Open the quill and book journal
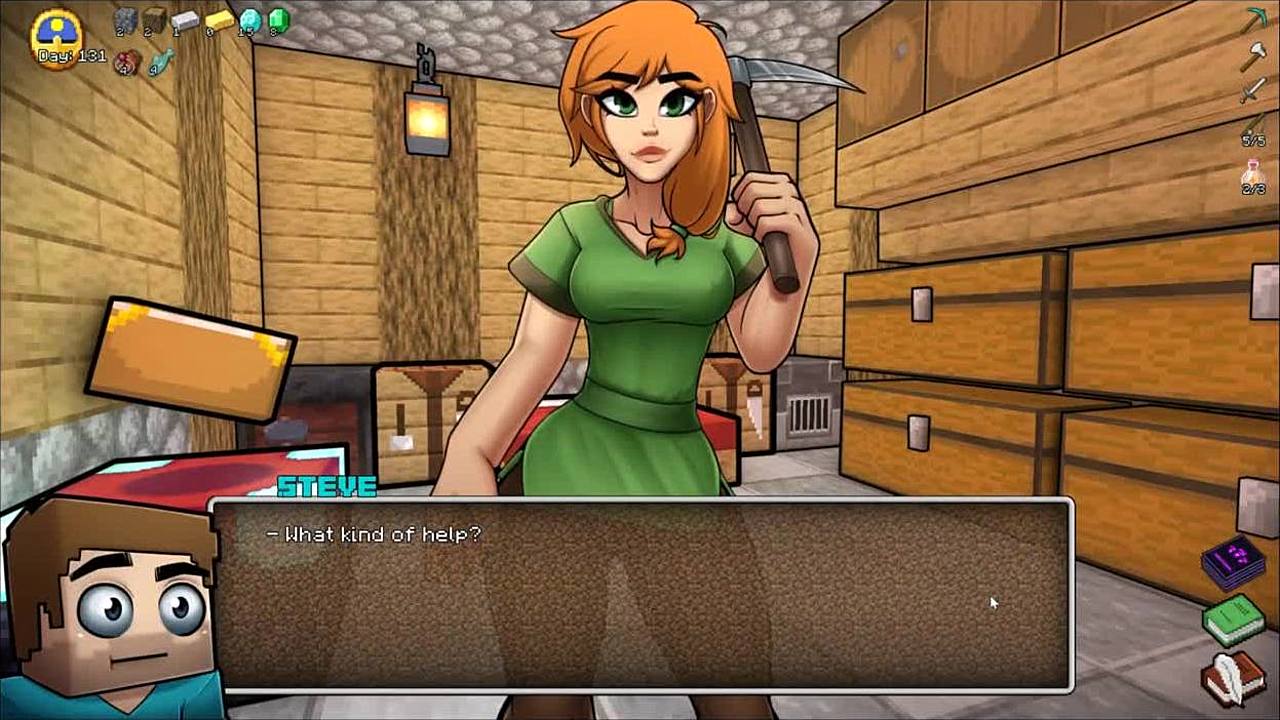 (x=1234, y=677)
